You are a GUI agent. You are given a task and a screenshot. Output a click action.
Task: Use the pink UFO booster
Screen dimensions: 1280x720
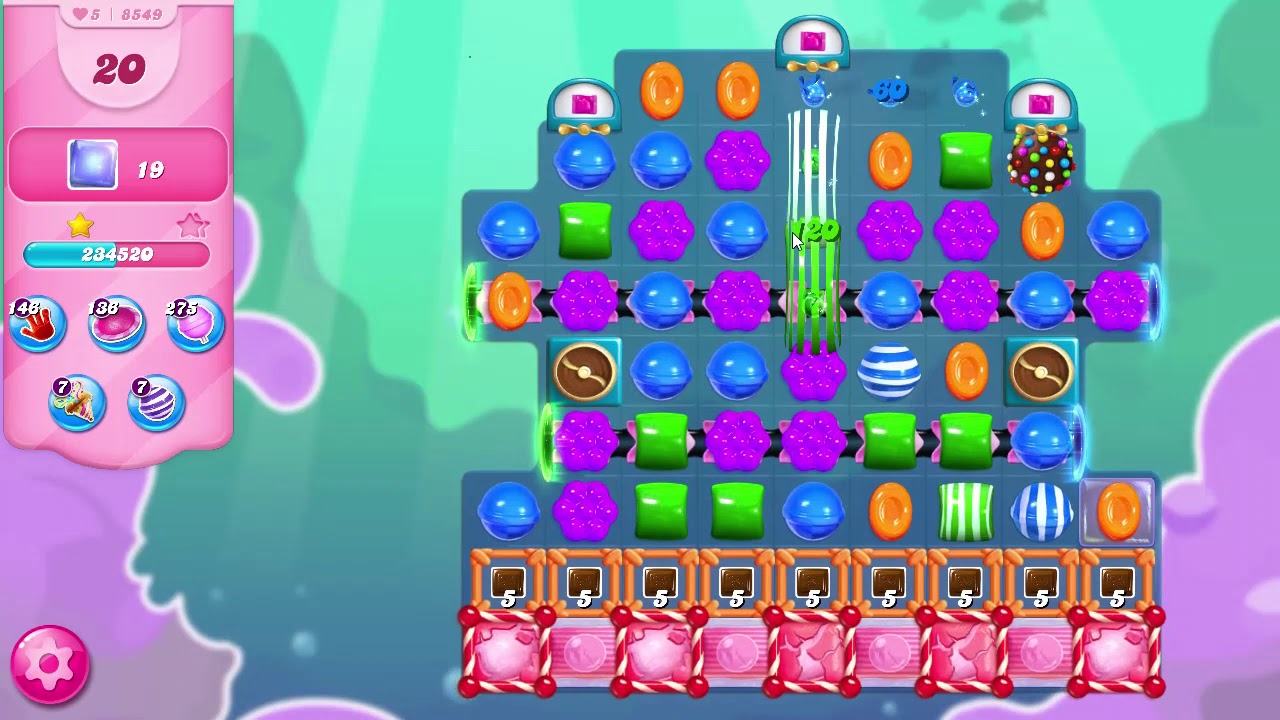tap(116, 325)
